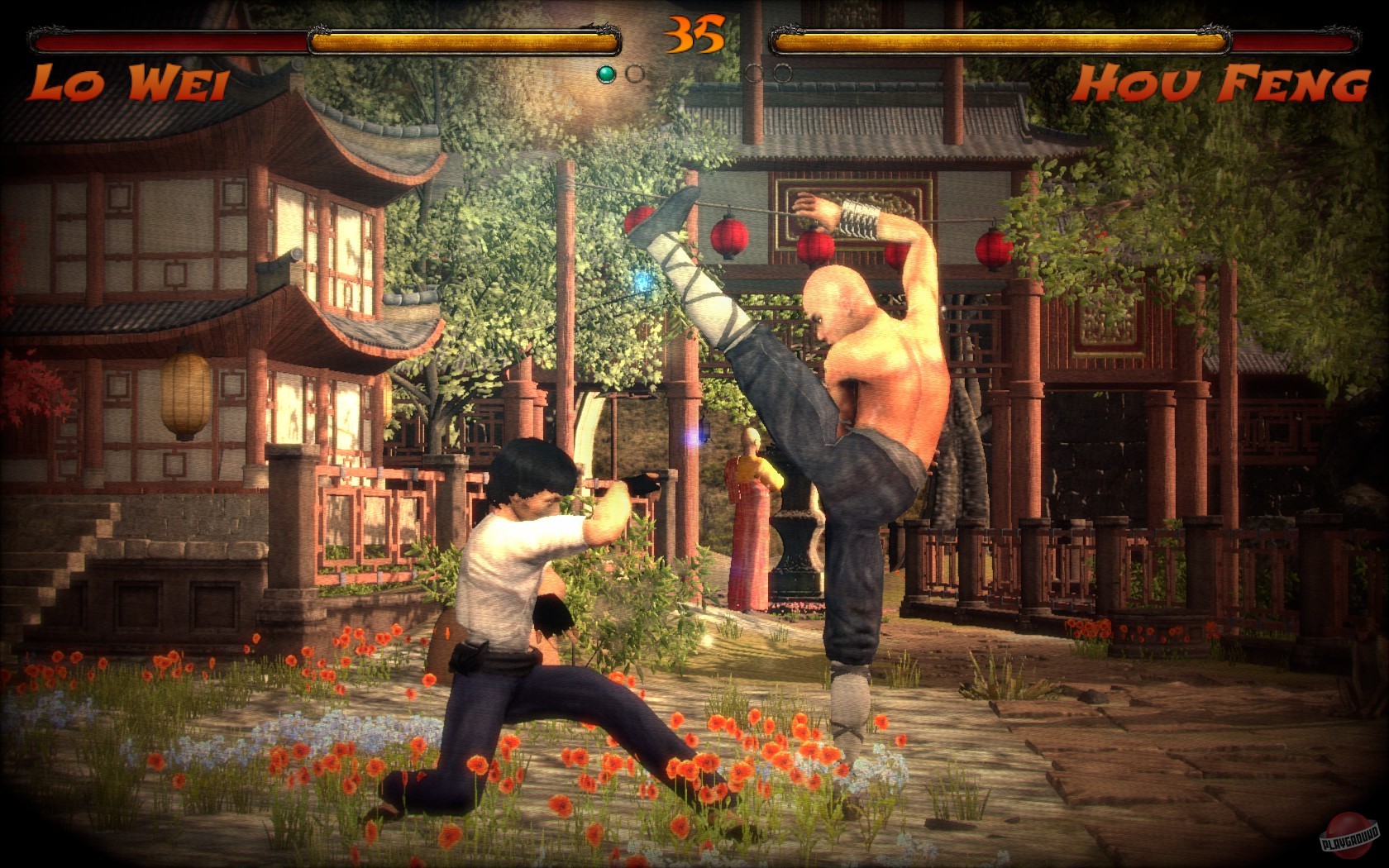Select the Hou Feng name label

[1224, 80]
